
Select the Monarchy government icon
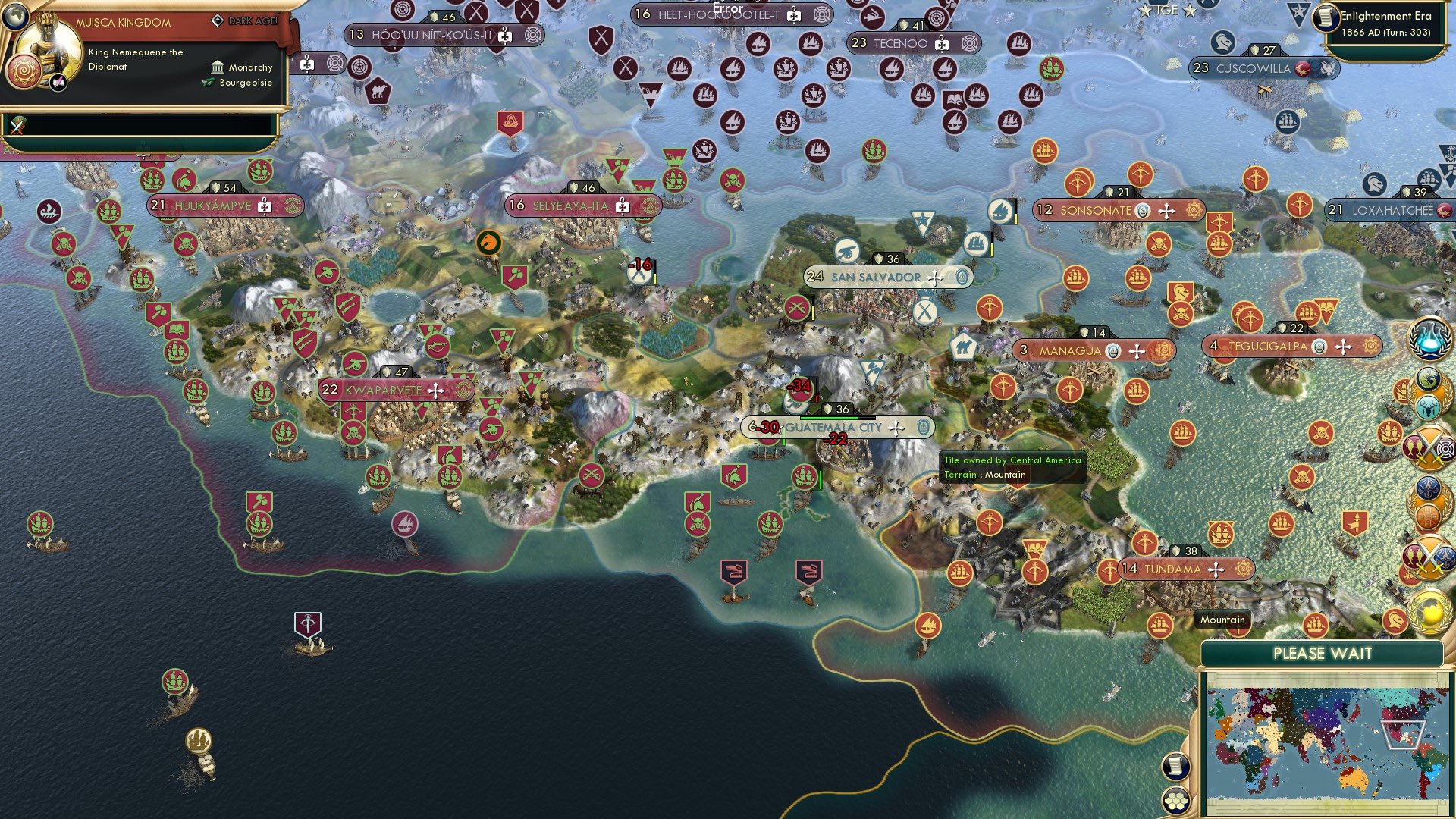pyautogui.click(x=218, y=67)
